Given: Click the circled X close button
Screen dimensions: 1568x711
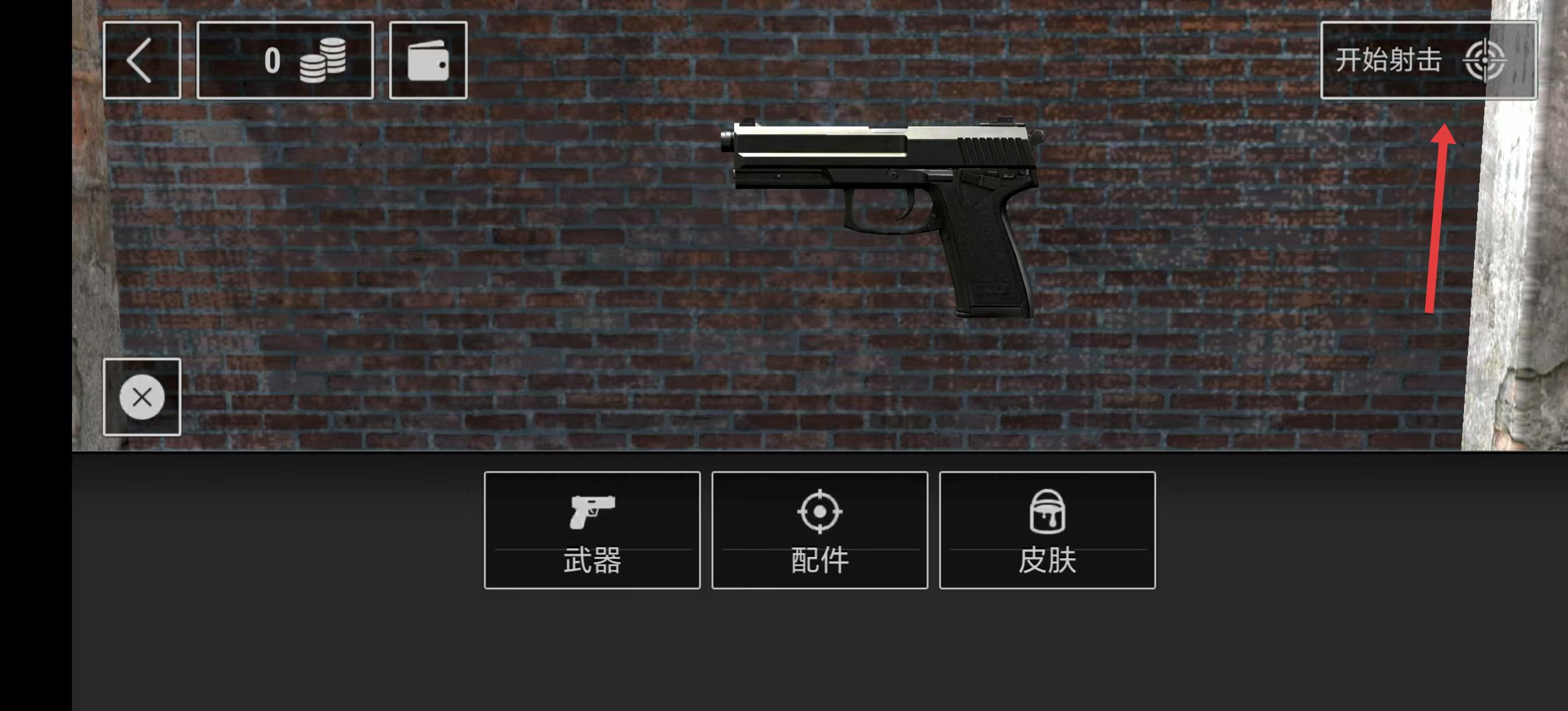Looking at the screenshot, I should (142, 397).
